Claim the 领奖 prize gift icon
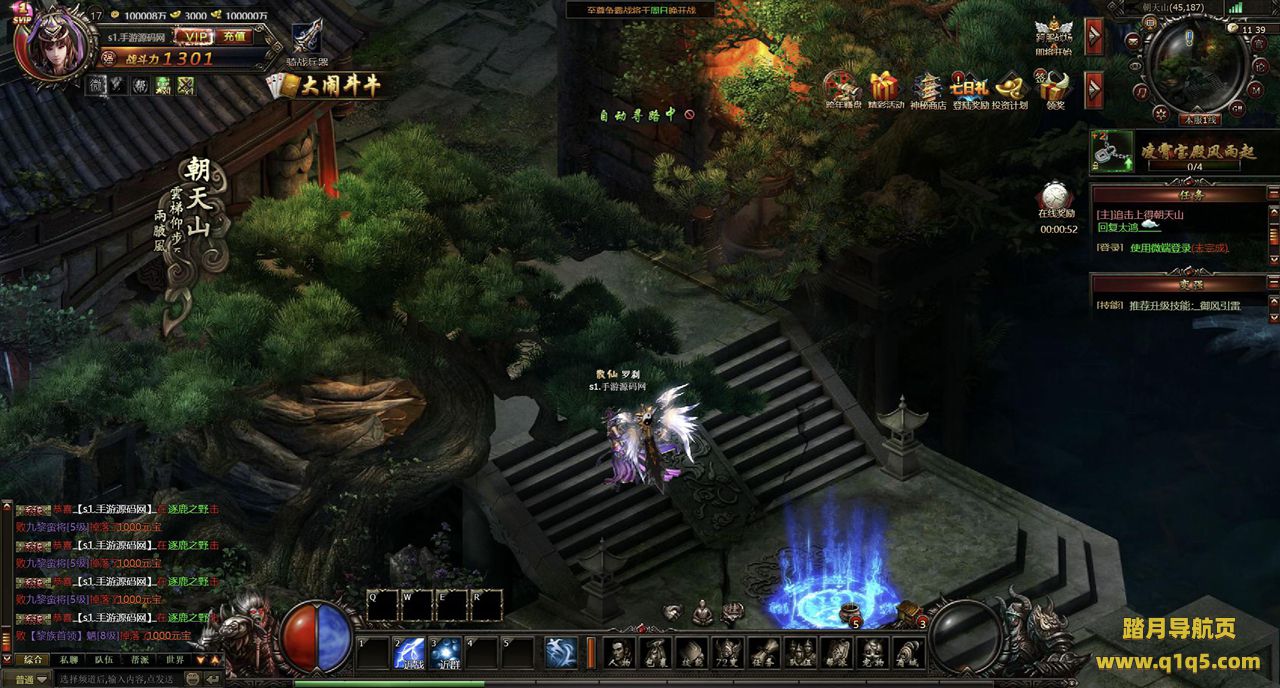Screen dimensions: 1280x688 (x=1055, y=88)
